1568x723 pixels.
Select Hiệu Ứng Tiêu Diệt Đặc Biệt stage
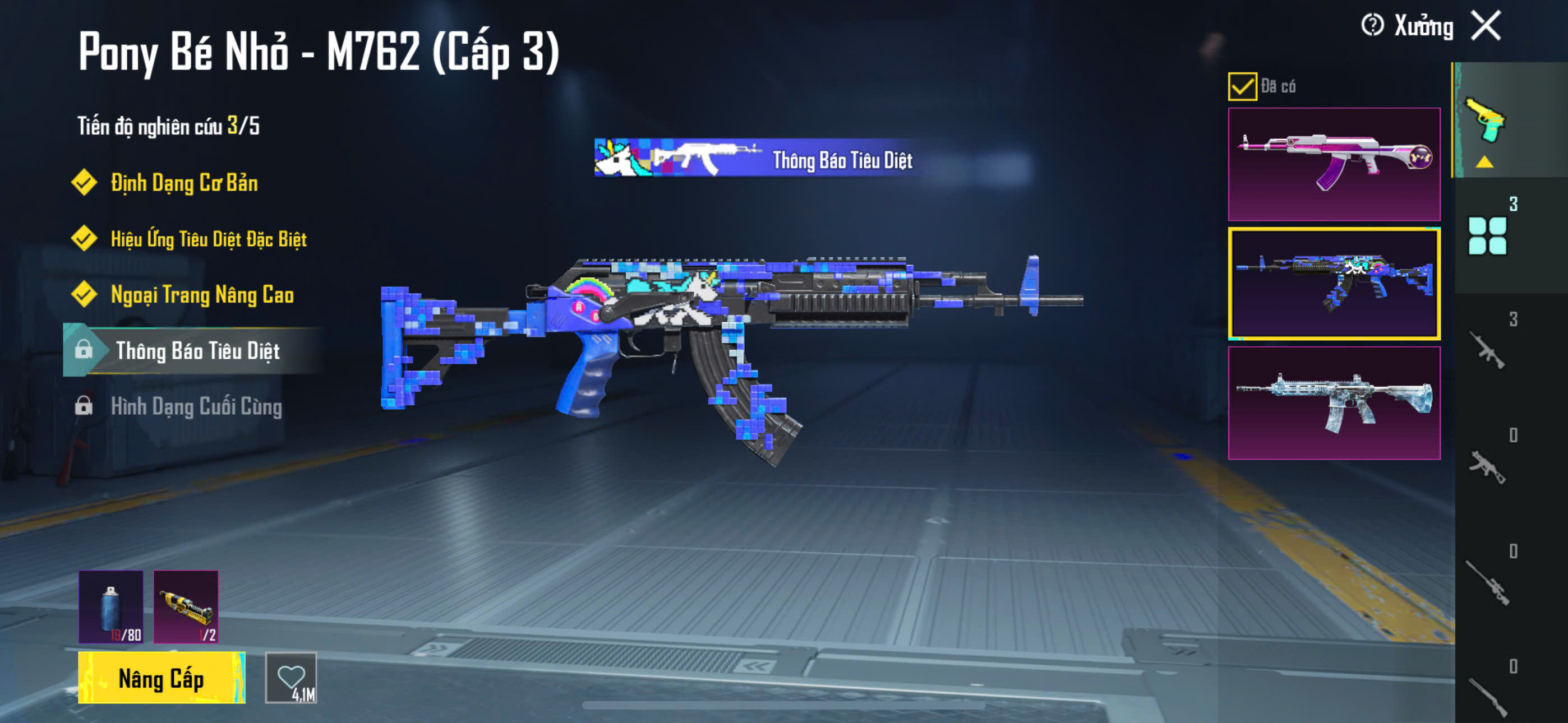point(207,239)
